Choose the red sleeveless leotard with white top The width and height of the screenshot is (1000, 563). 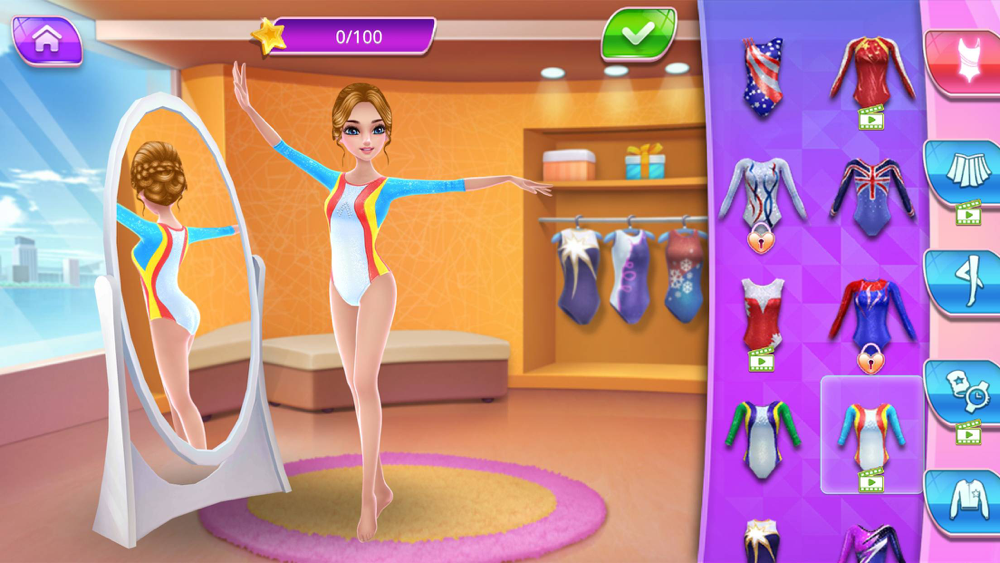pos(762,312)
